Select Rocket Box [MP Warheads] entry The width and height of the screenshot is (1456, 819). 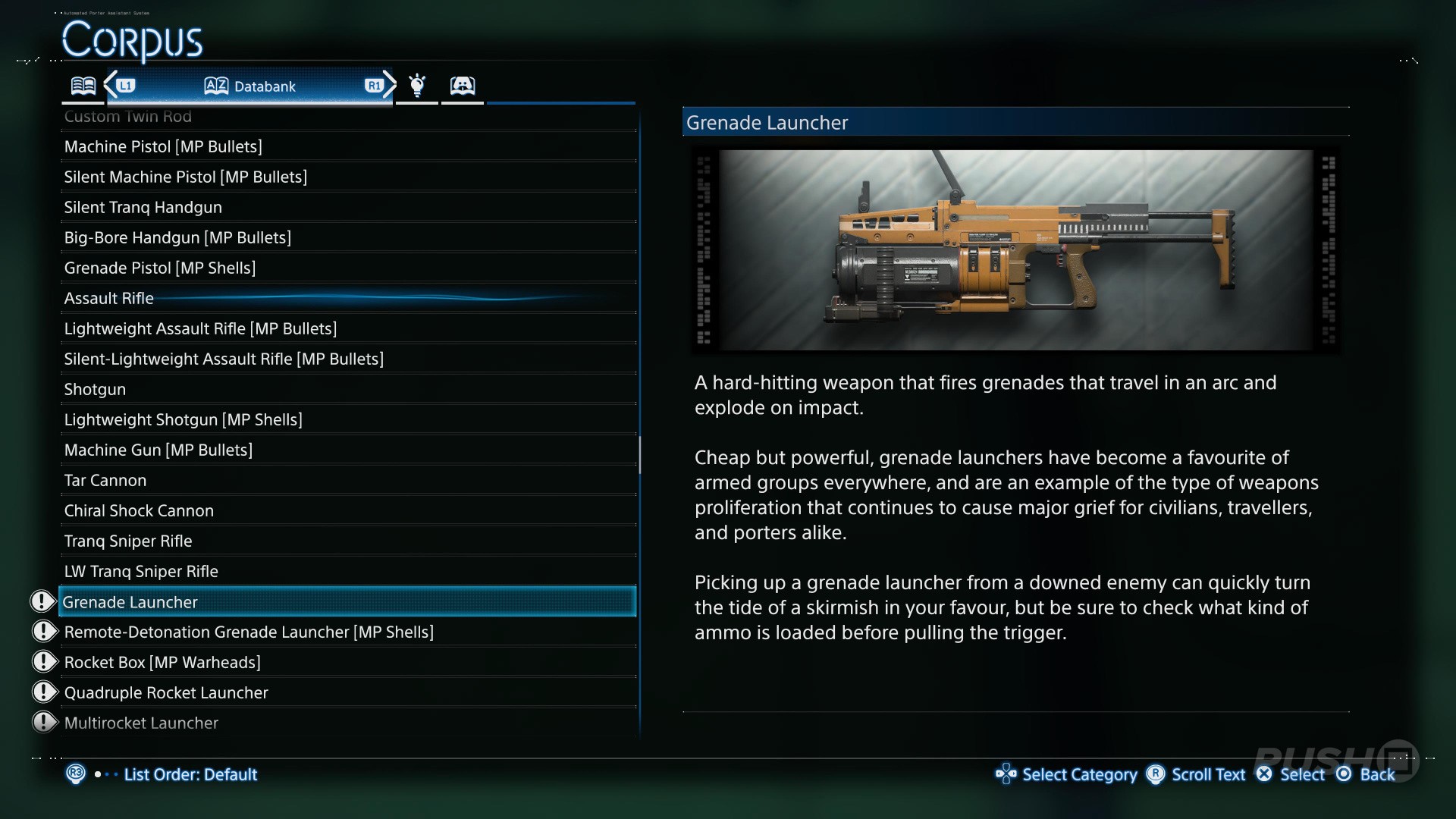[x=162, y=662]
